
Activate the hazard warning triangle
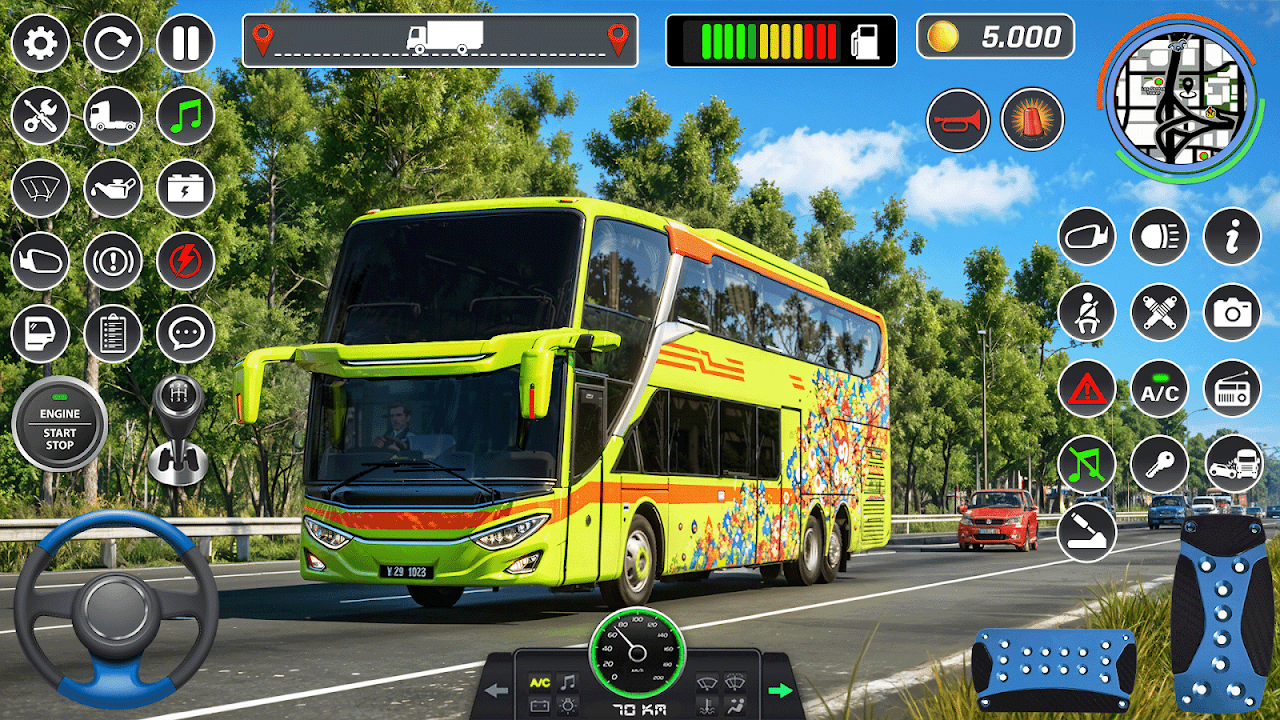coord(1087,388)
